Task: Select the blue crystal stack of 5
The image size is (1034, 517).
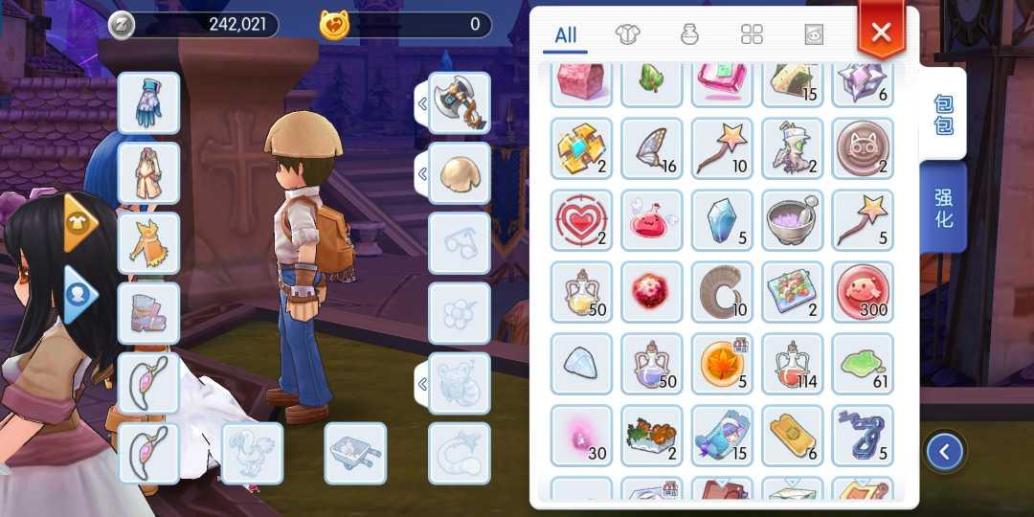Action: 722,220
